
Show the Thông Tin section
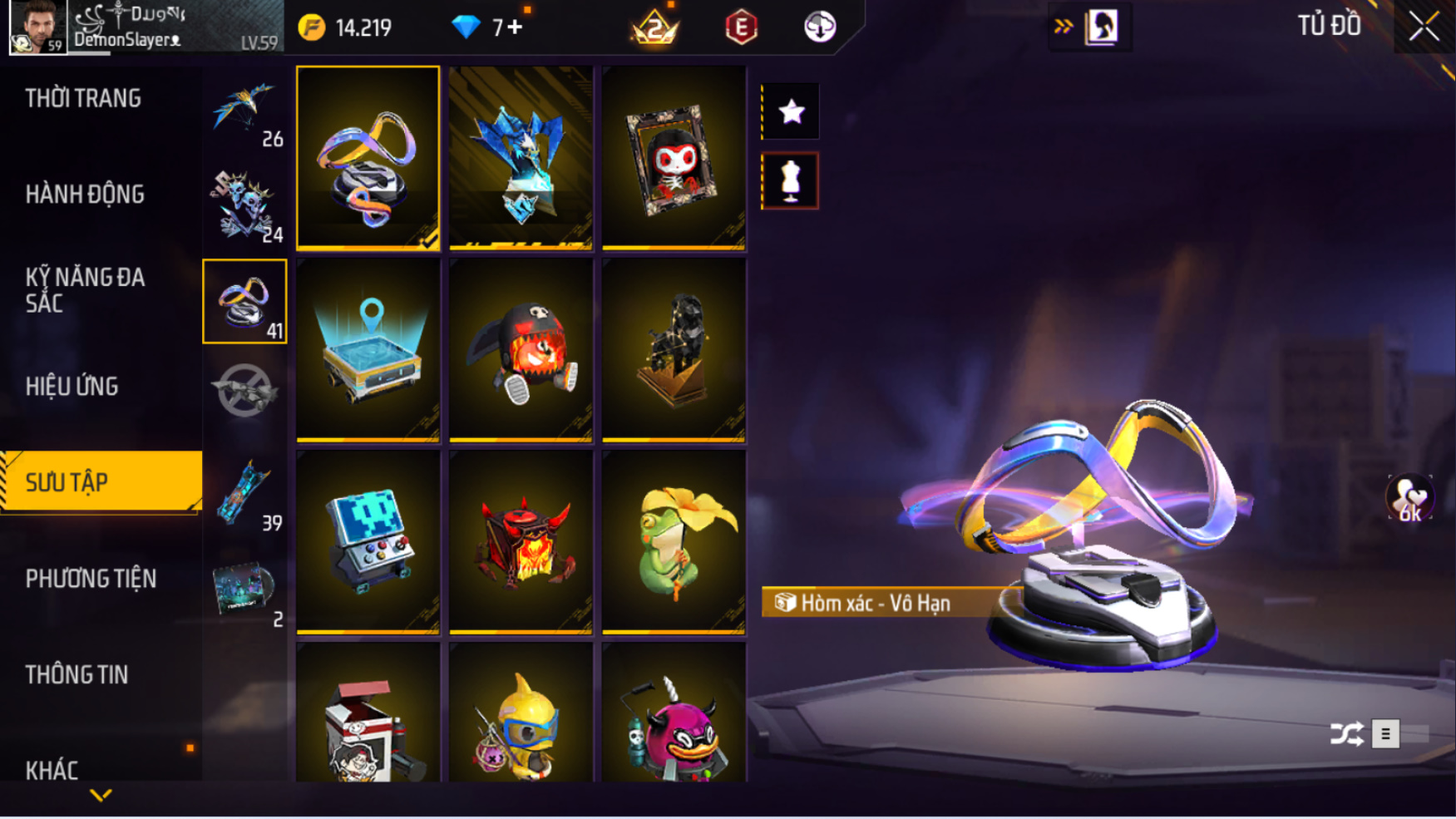(x=77, y=674)
